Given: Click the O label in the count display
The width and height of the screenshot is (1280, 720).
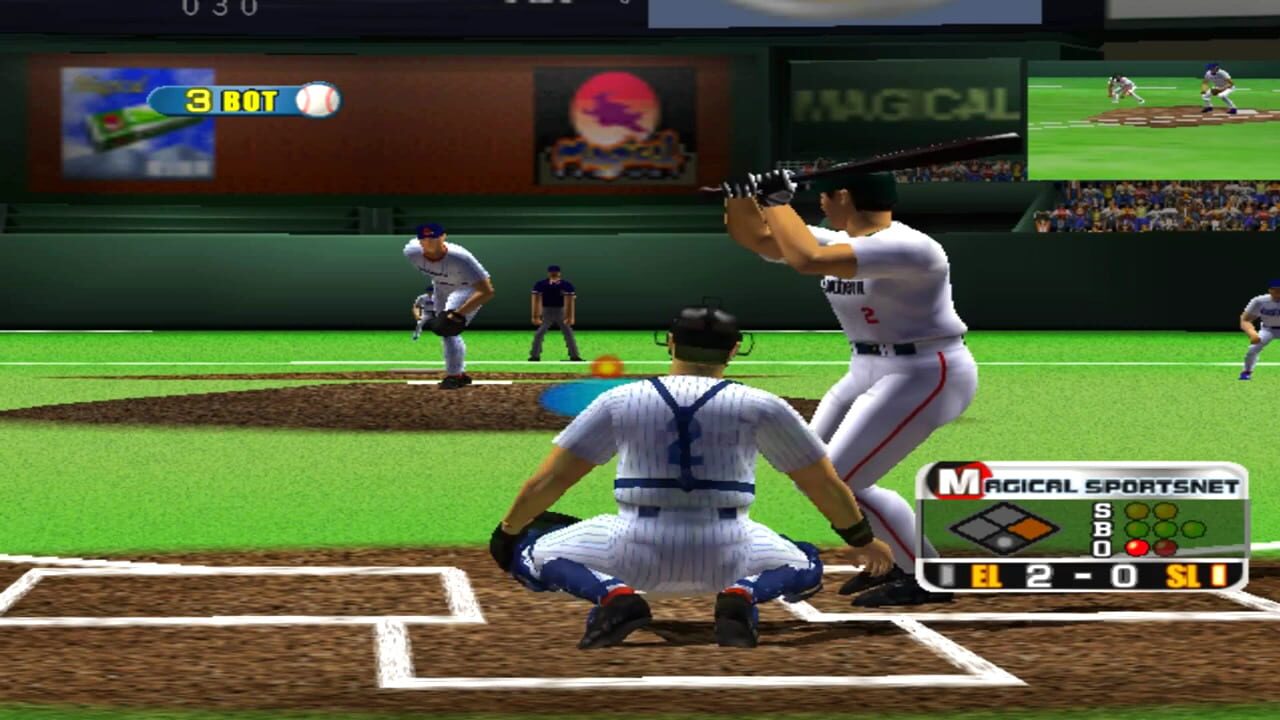Looking at the screenshot, I should pos(1101,546).
